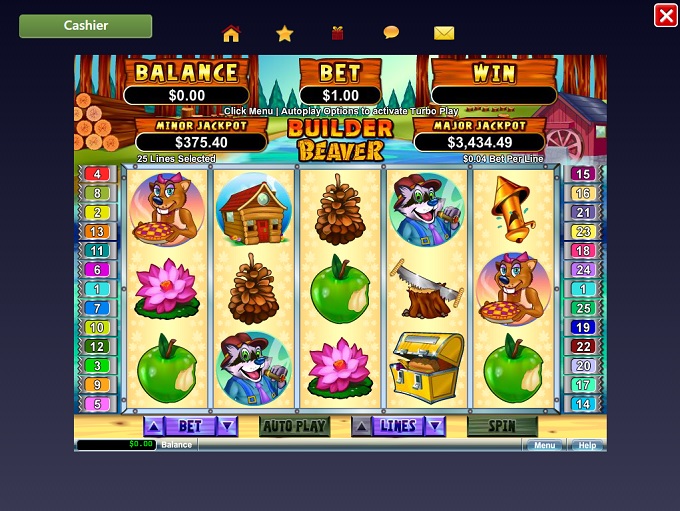This screenshot has width=680, height=511.
Task: Decrease the bet with down arrow
Action: tap(227, 426)
